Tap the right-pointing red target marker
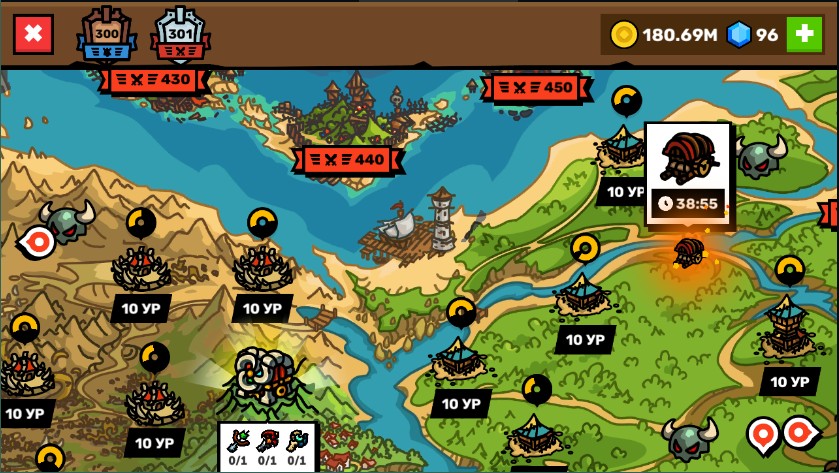839x473 pixels. tap(800, 432)
